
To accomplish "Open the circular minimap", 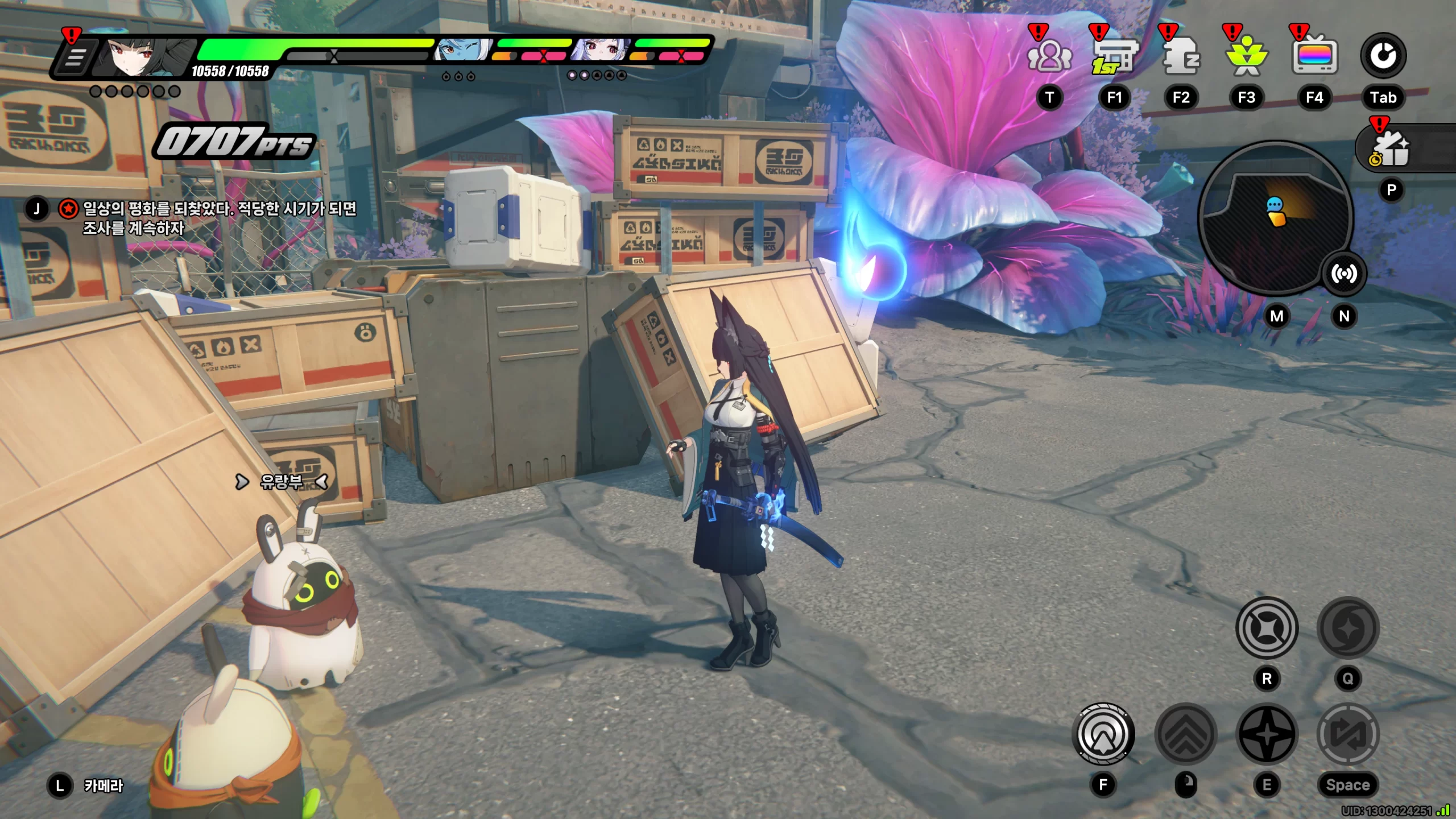I will pos(1274,216).
